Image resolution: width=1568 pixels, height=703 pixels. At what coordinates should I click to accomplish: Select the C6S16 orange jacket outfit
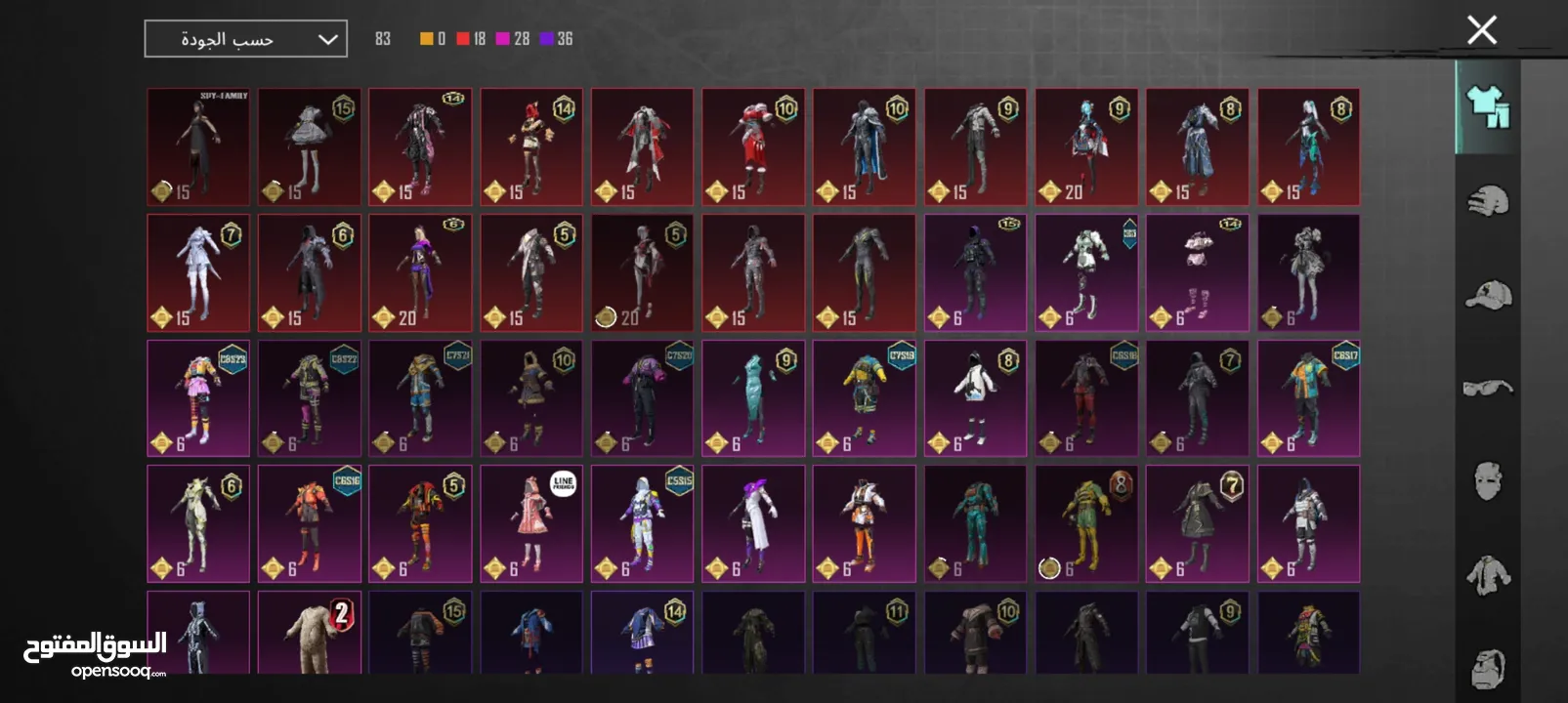(310, 524)
